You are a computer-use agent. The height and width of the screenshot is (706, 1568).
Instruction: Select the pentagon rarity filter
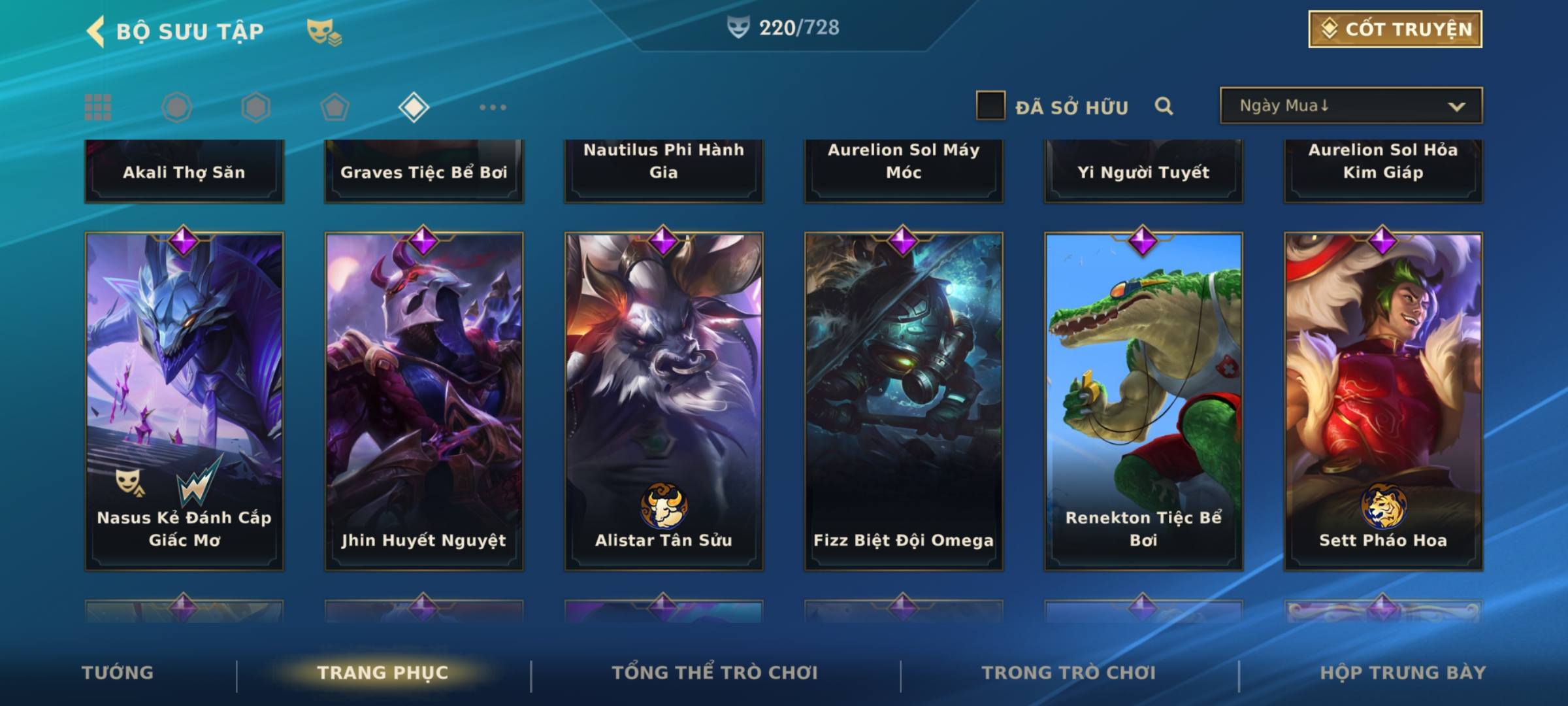[335, 107]
